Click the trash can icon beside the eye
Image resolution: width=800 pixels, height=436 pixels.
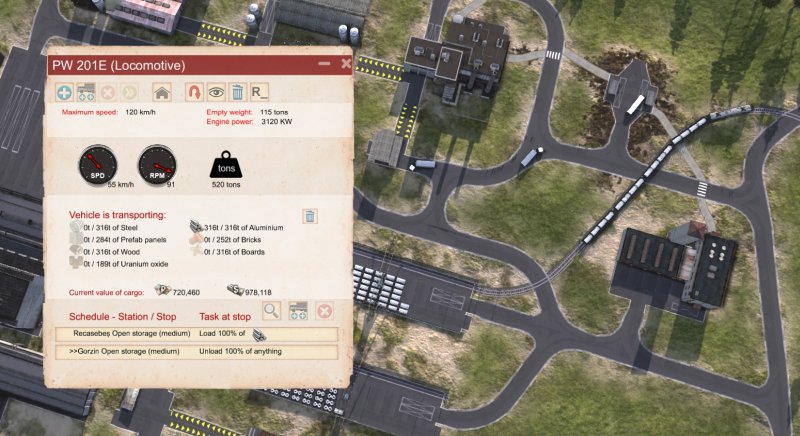[238, 92]
